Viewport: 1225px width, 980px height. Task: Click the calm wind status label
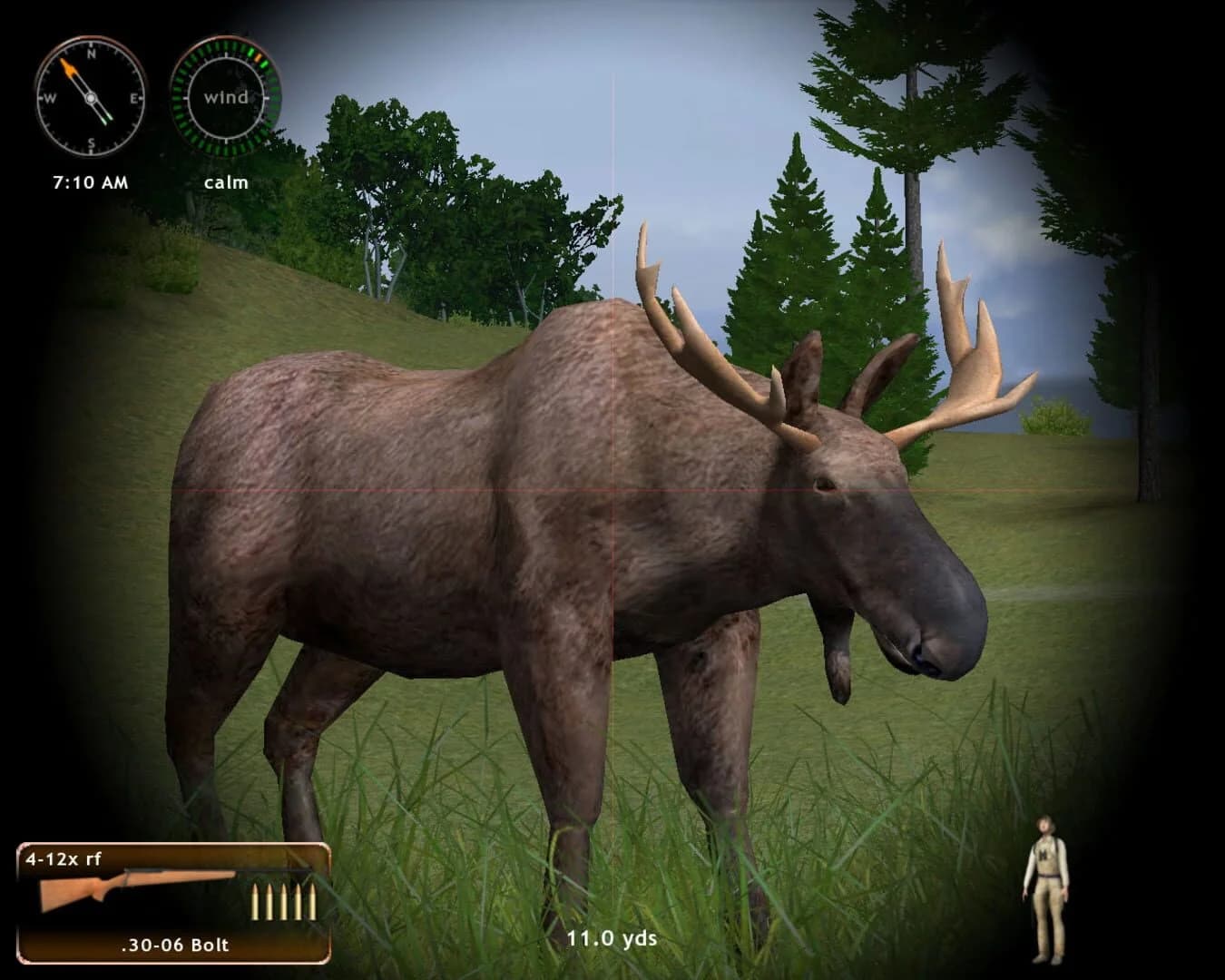pos(226,181)
